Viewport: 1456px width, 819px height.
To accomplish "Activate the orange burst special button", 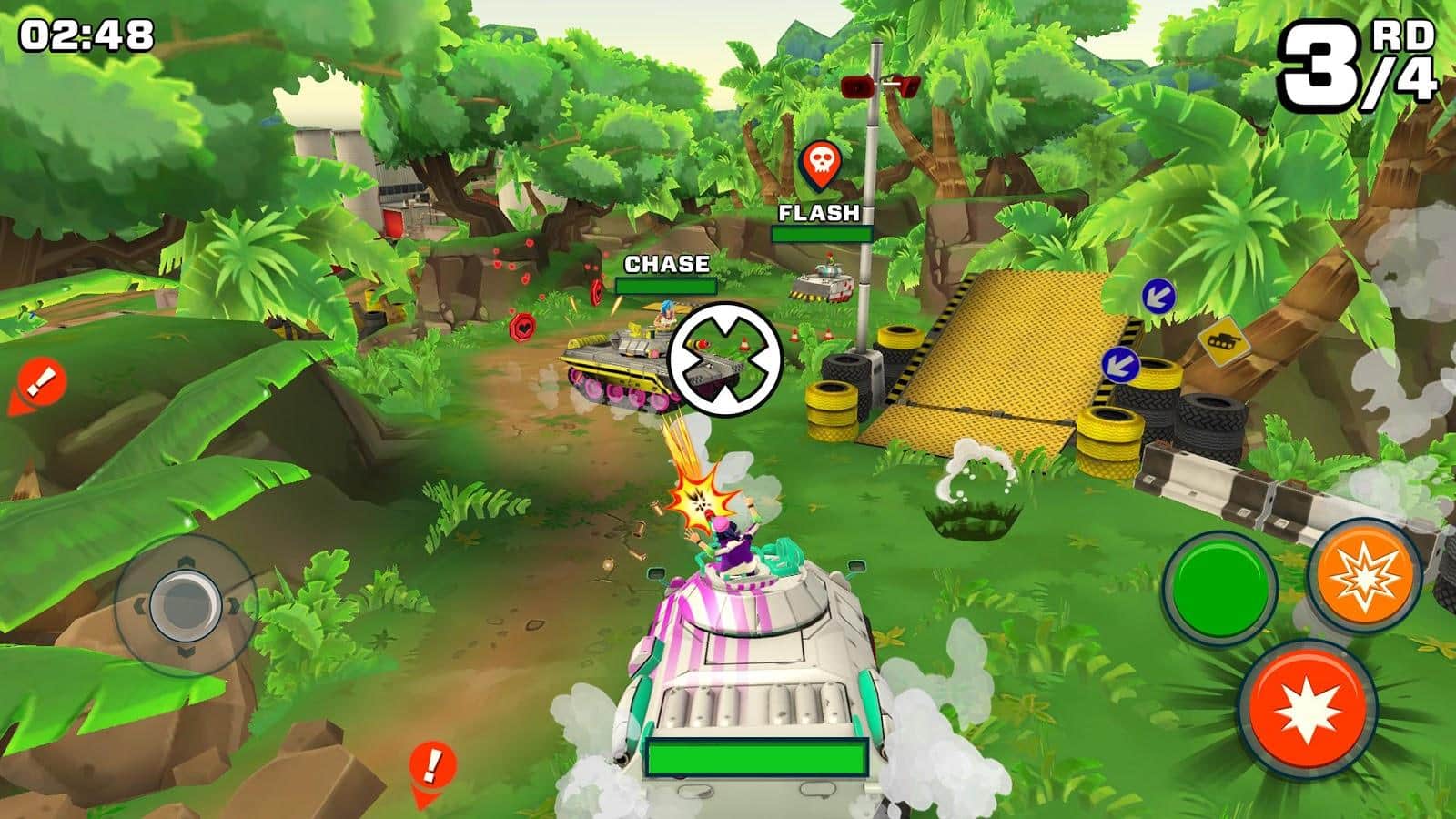I will (1364, 574).
